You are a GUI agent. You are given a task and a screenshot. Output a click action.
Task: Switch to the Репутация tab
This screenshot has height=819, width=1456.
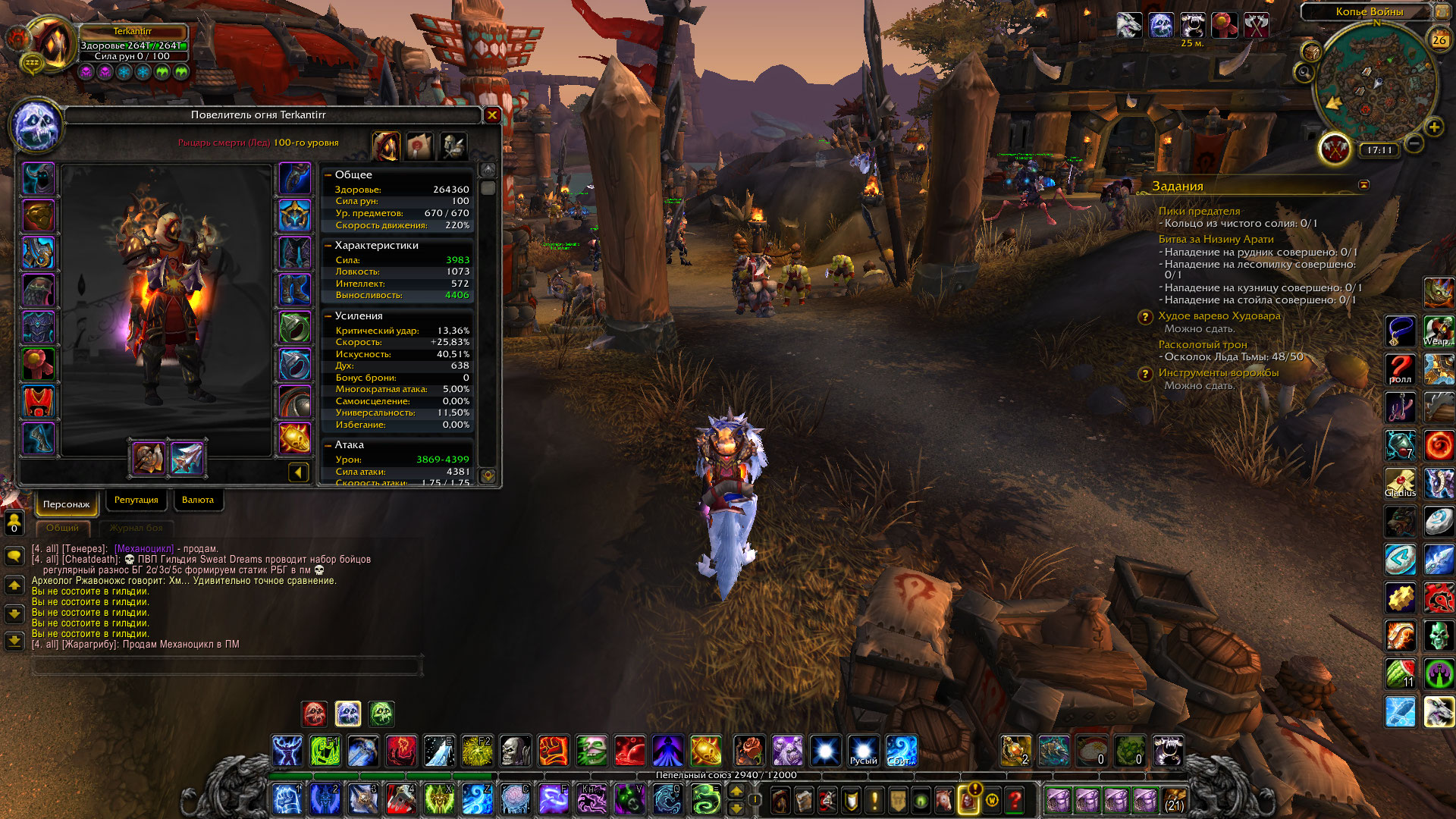pos(136,500)
